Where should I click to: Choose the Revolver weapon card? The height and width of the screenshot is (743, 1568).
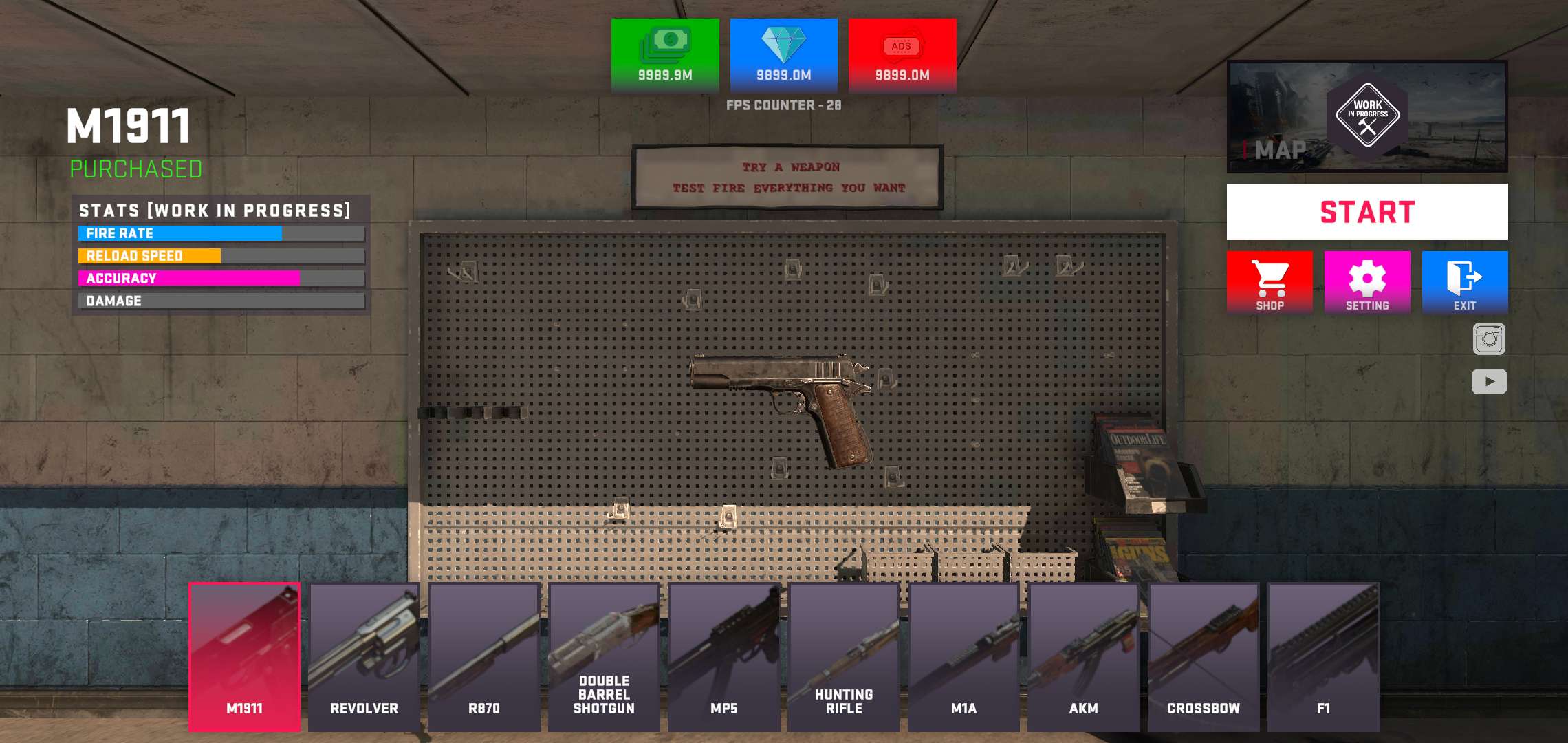[364, 657]
